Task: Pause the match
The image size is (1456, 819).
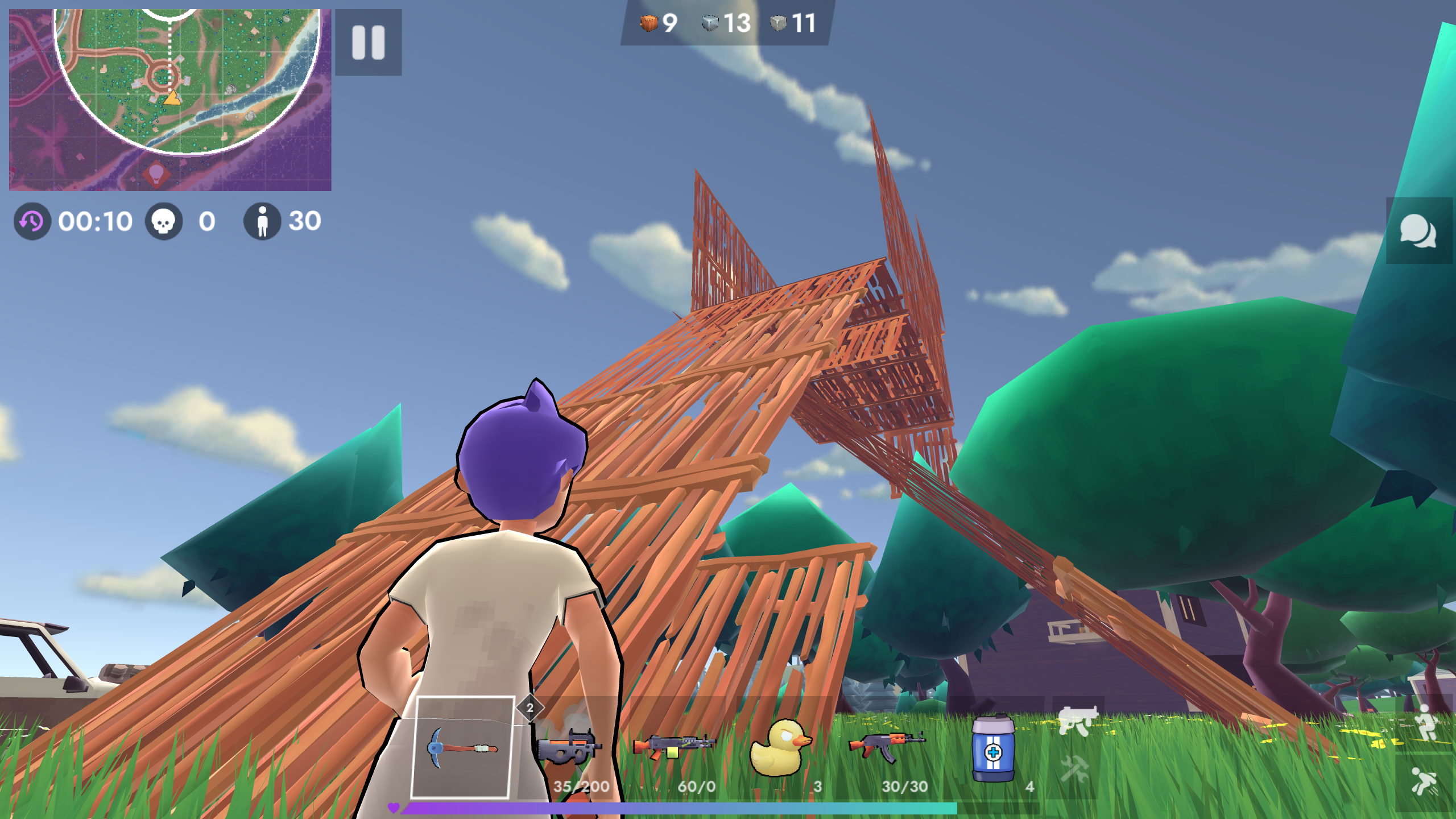Action: click(367, 42)
